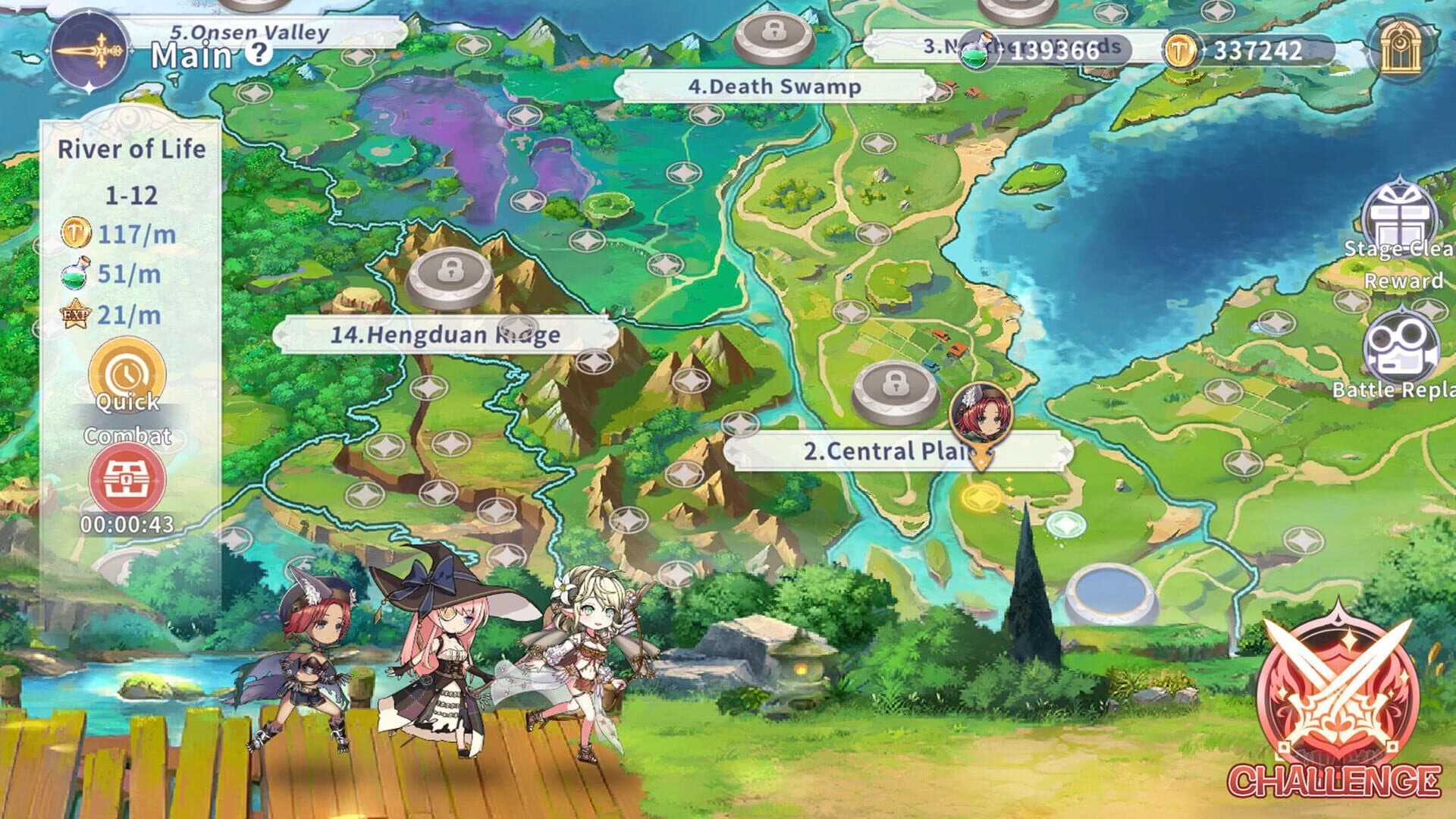Select the 4.Death Swamp region label

coord(773,87)
